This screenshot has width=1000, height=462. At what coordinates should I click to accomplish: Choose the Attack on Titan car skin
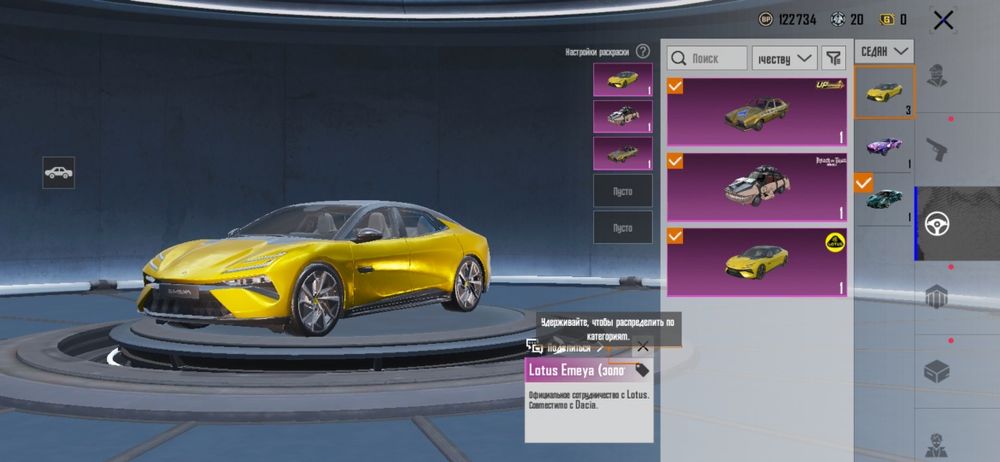point(757,186)
